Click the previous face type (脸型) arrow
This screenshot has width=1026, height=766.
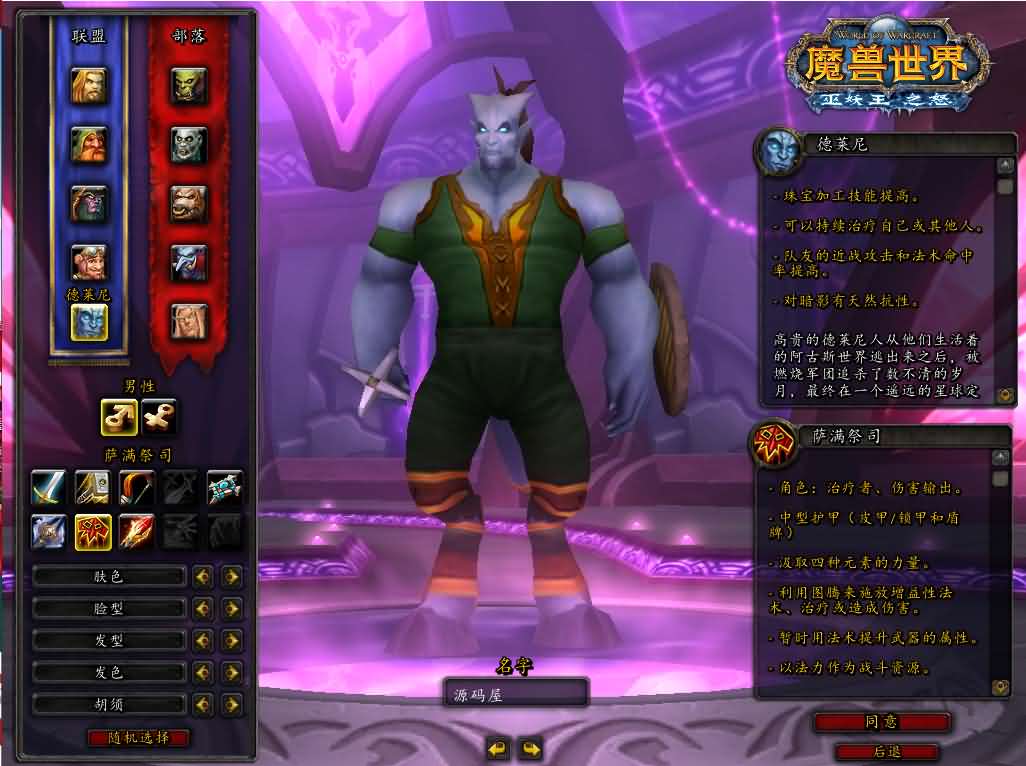coord(203,608)
